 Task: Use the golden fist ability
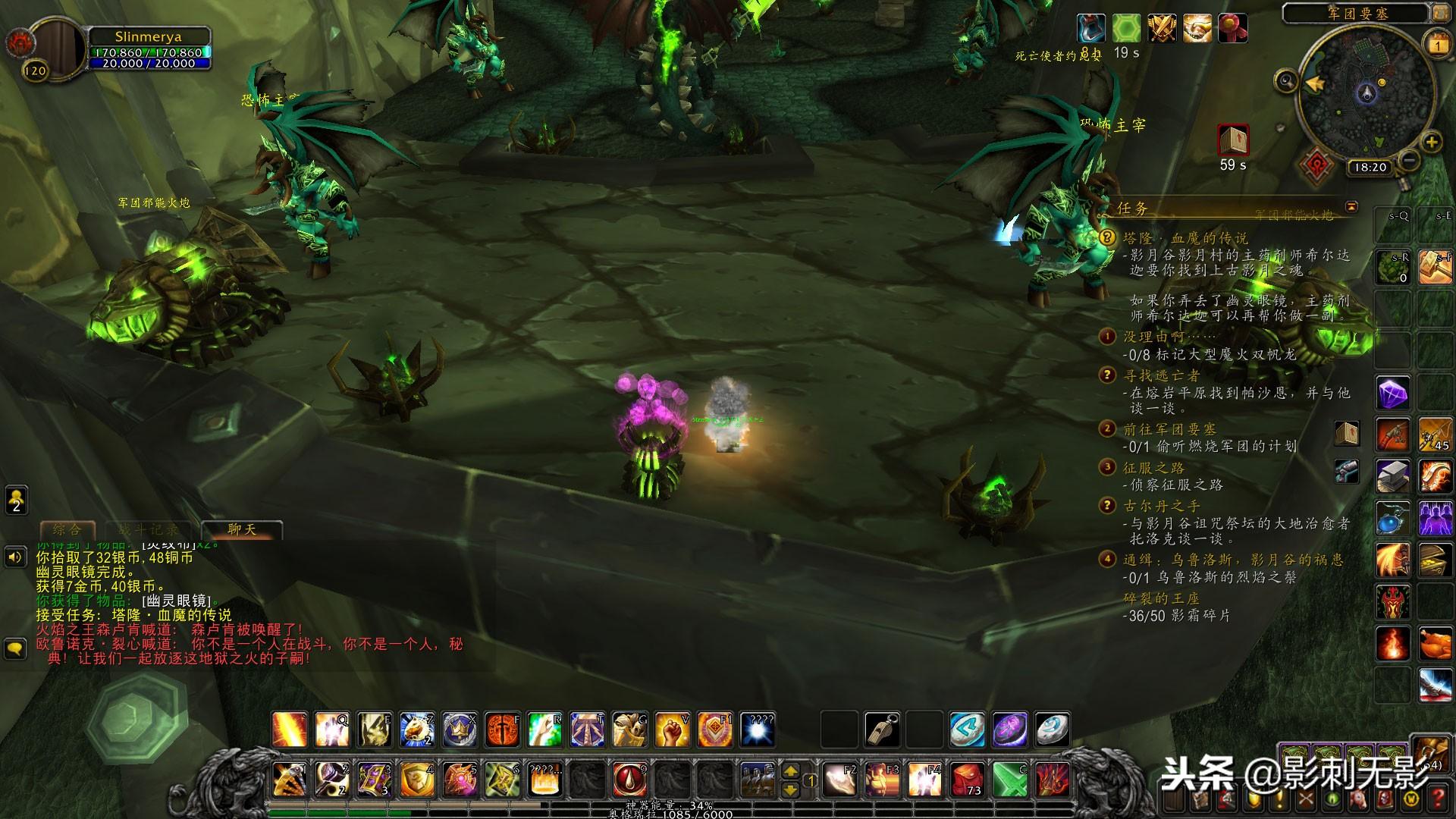[672, 730]
